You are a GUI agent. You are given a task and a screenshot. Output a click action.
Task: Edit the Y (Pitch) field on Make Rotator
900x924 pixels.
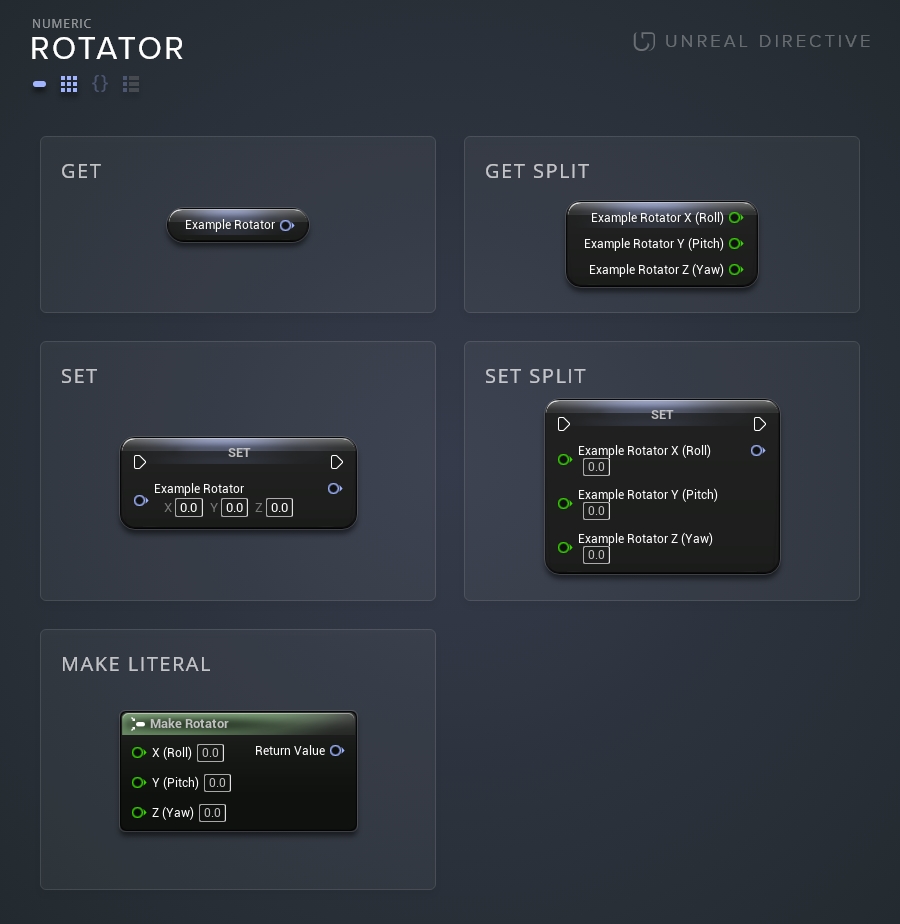tap(217, 783)
